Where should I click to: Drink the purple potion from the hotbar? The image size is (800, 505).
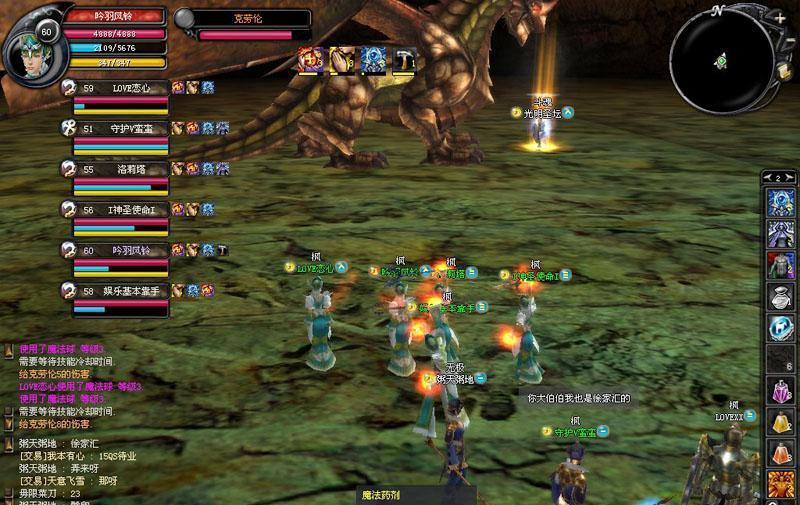point(781,390)
